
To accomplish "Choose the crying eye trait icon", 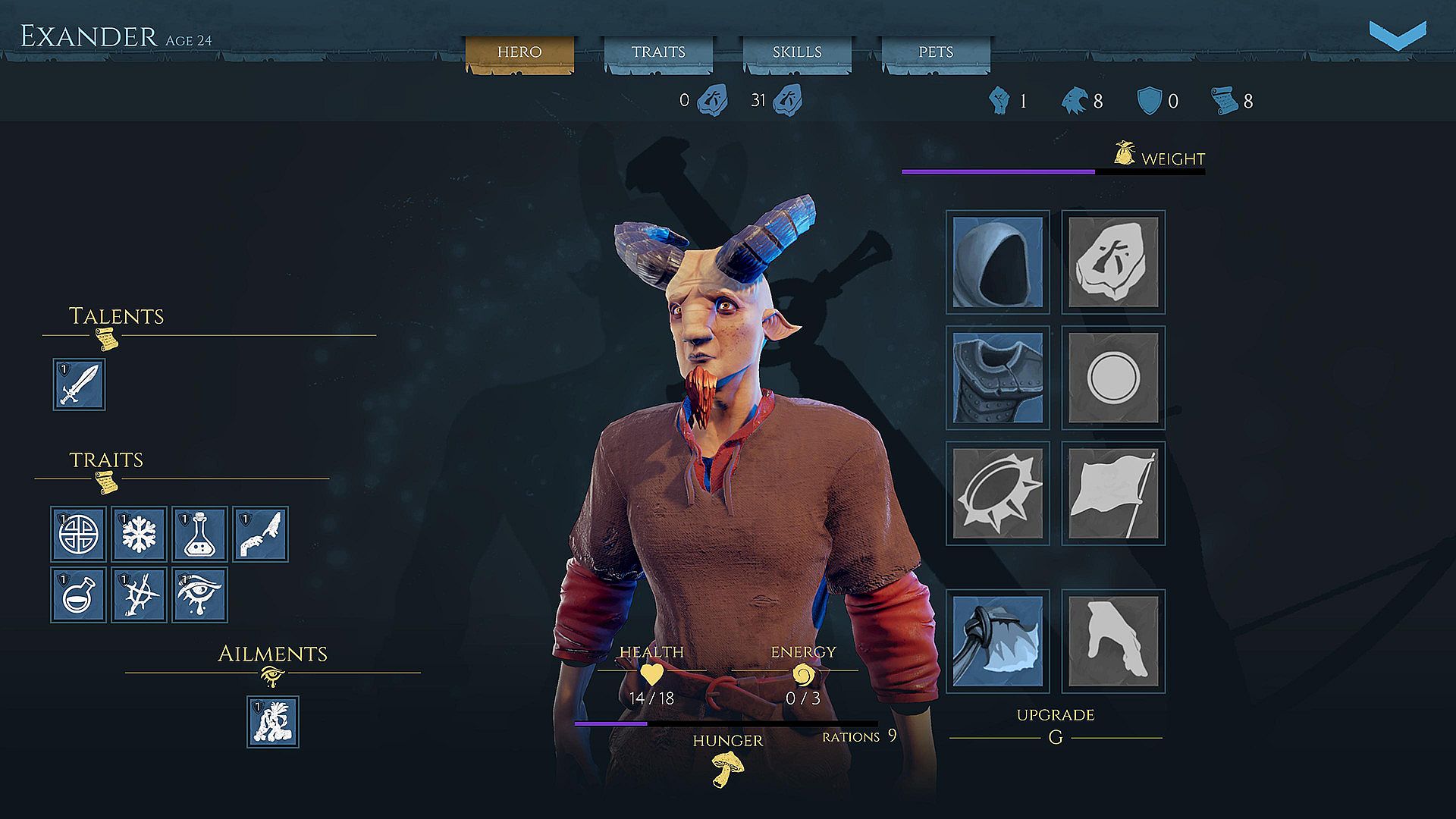I will pyautogui.click(x=199, y=595).
